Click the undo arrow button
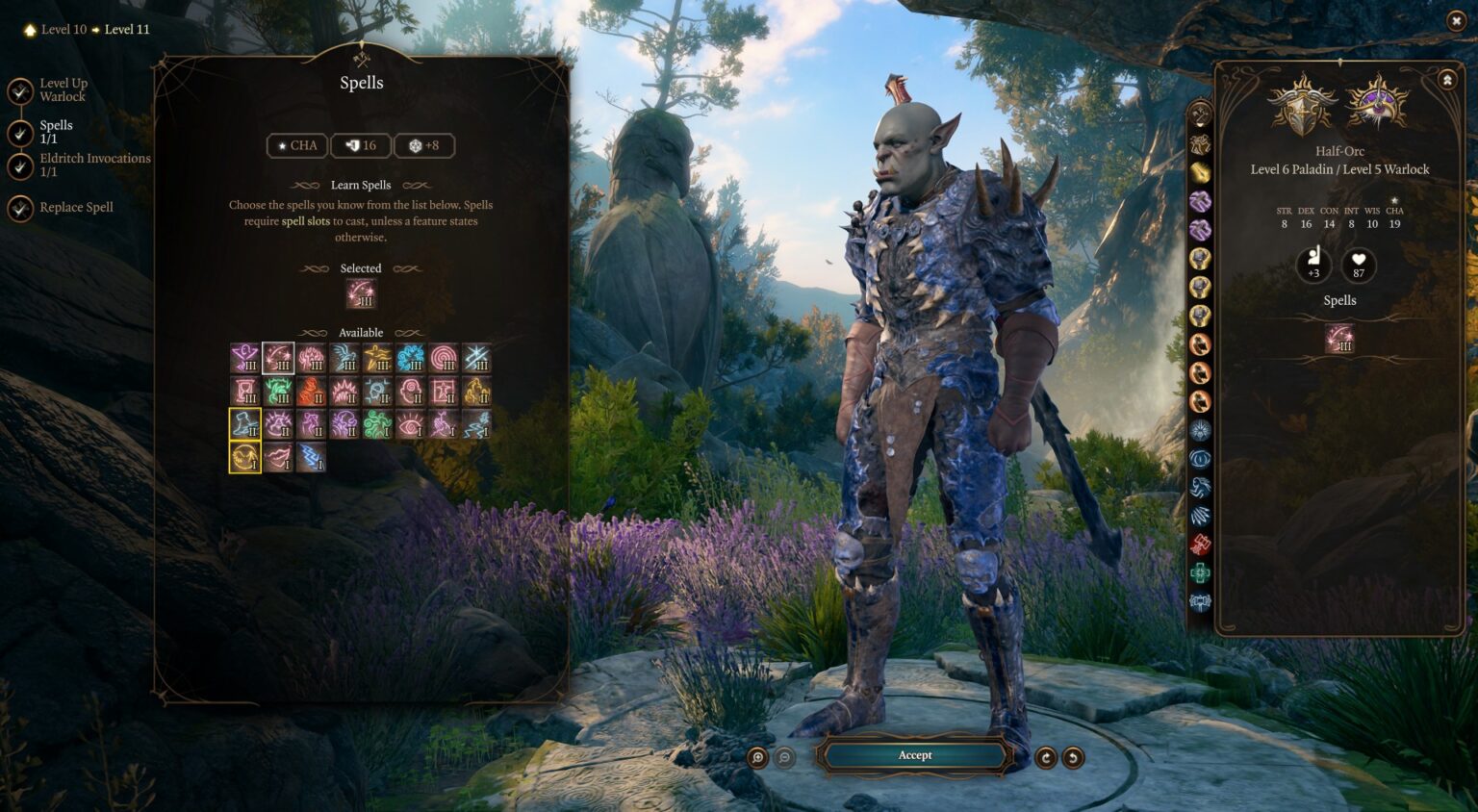1478x812 pixels. pyautogui.click(x=1073, y=758)
